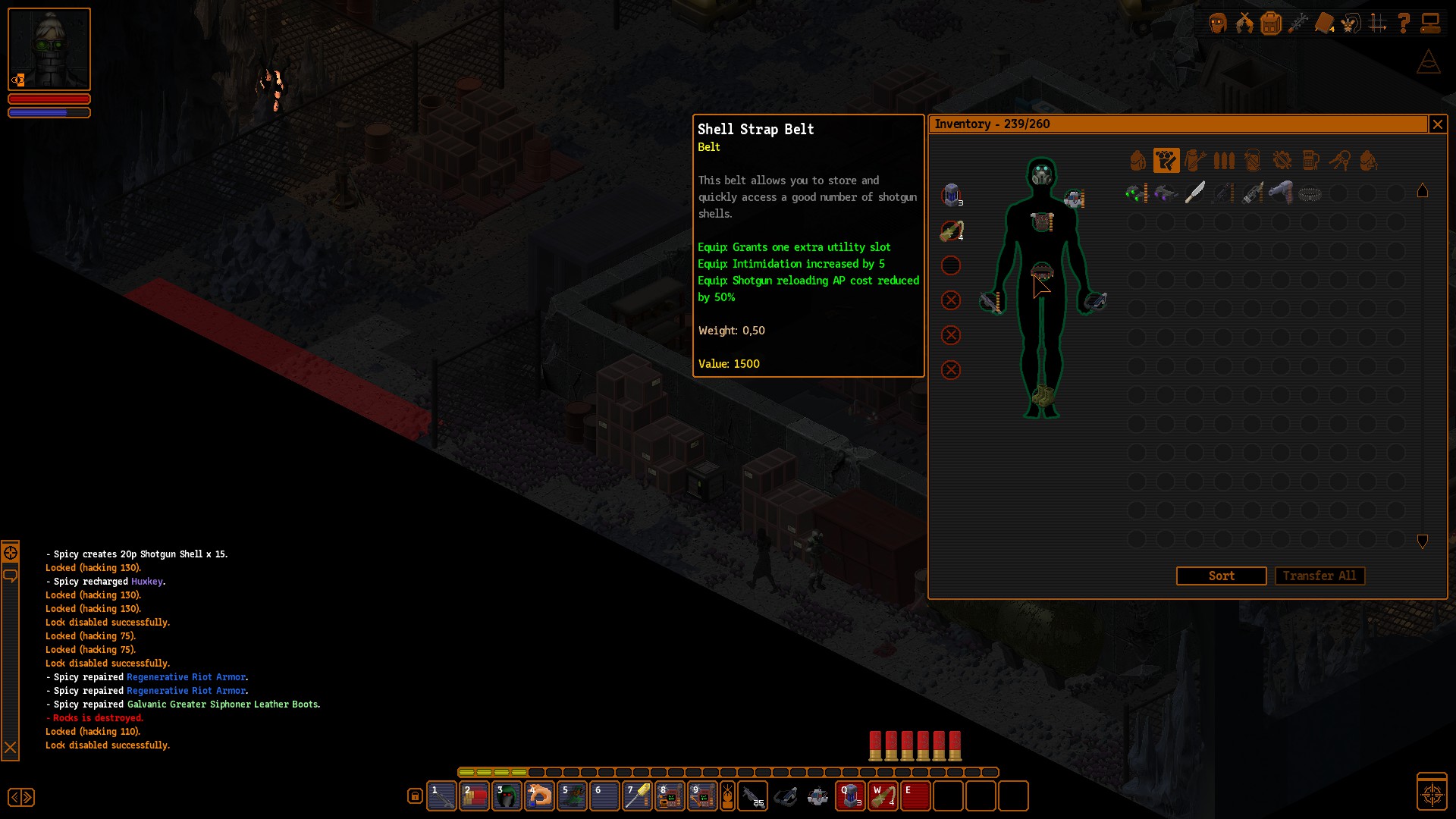Image resolution: width=1456 pixels, height=819 pixels.
Task: Select the equipped gas mask head slot
Action: [x=1042, y=174]
